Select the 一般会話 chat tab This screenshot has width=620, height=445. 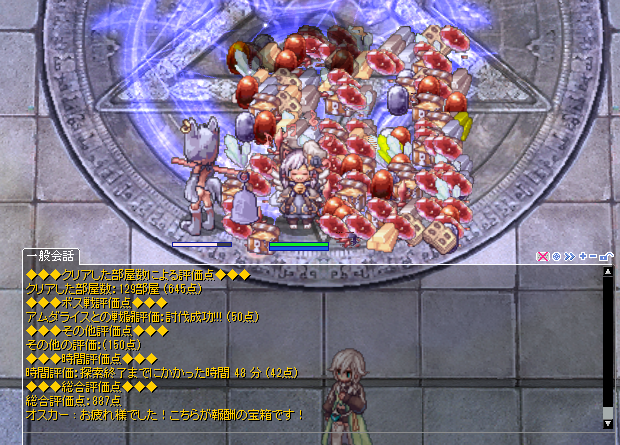43,256
